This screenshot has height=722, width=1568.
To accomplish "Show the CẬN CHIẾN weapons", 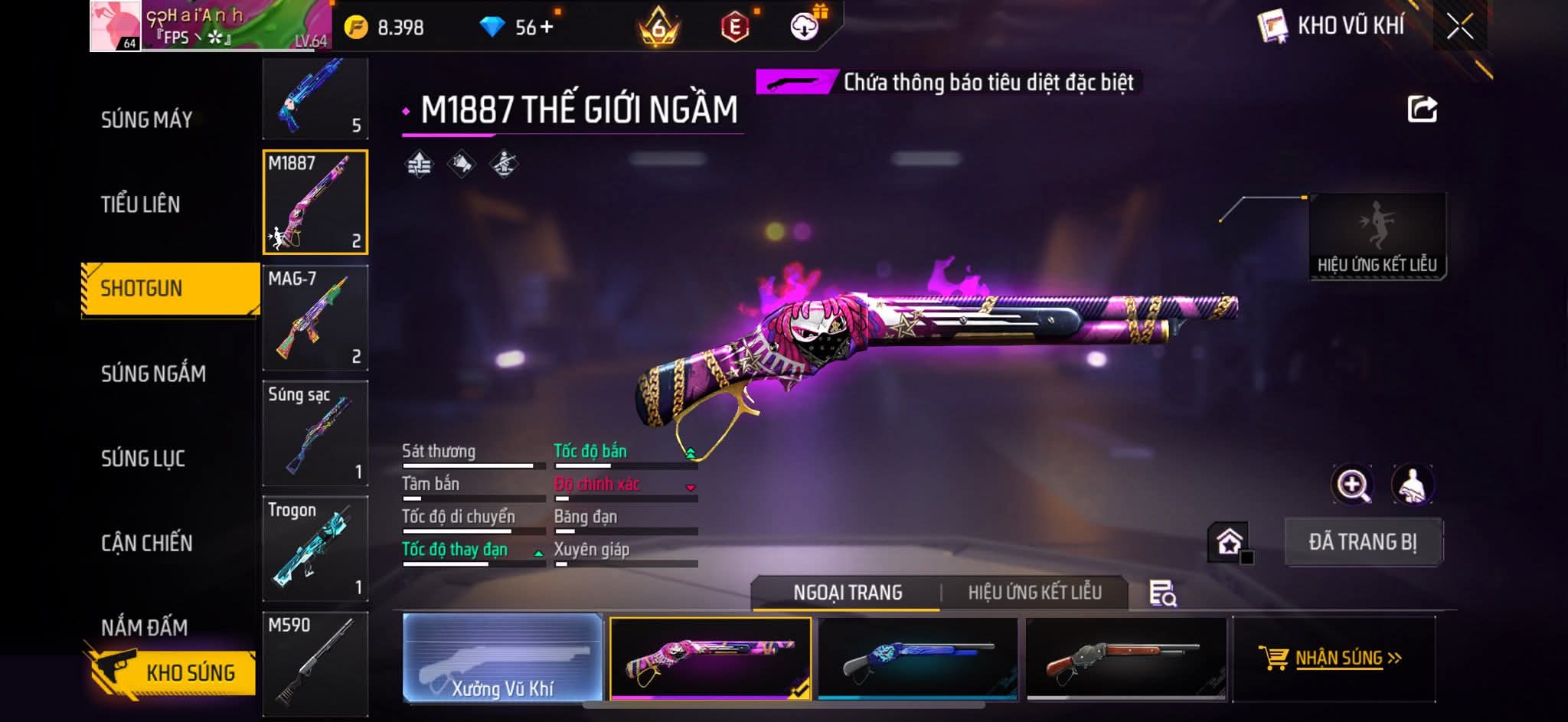I will [x=147, y=543].
